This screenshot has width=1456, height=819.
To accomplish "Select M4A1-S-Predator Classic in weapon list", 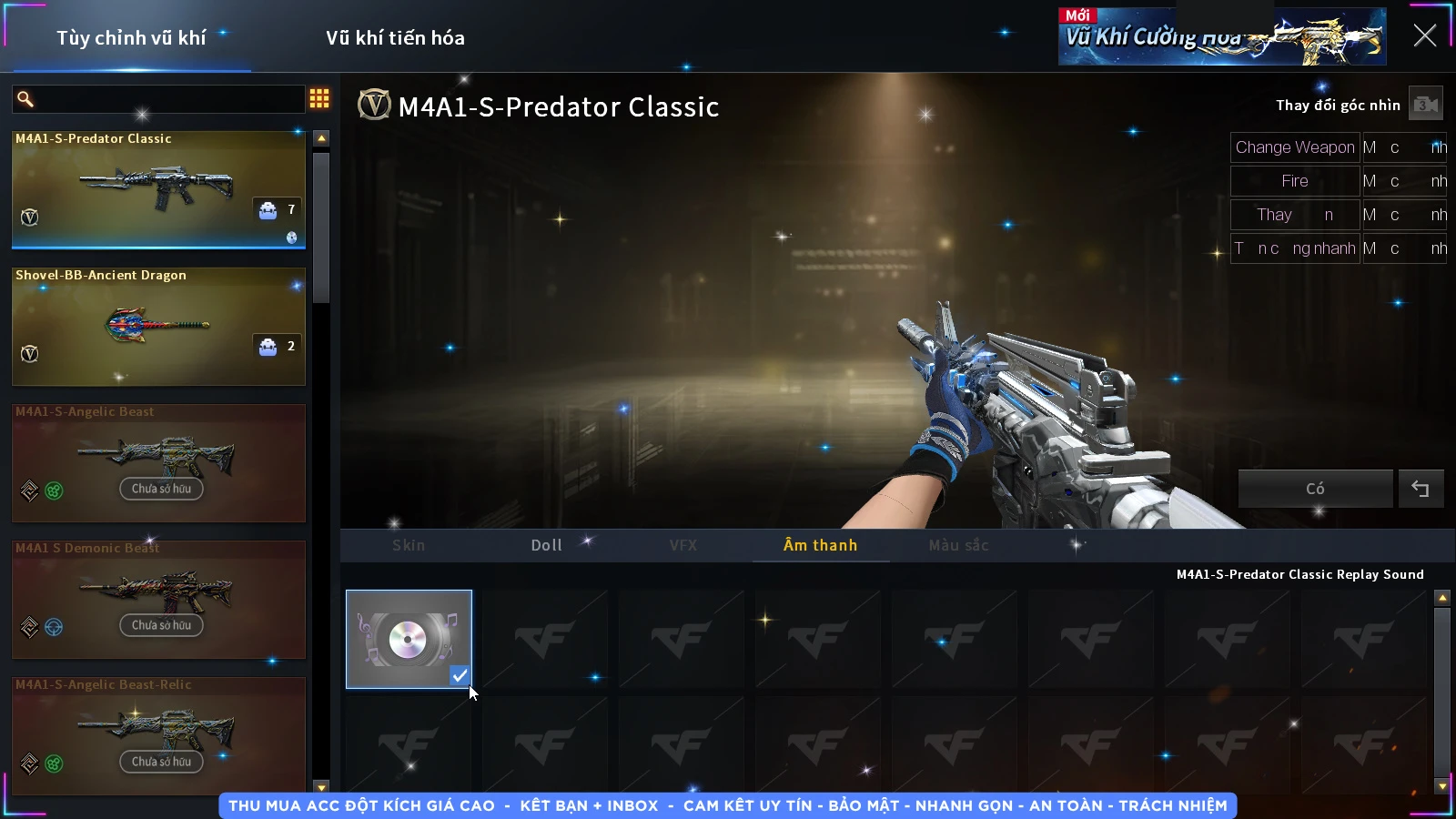I will 158,189.
